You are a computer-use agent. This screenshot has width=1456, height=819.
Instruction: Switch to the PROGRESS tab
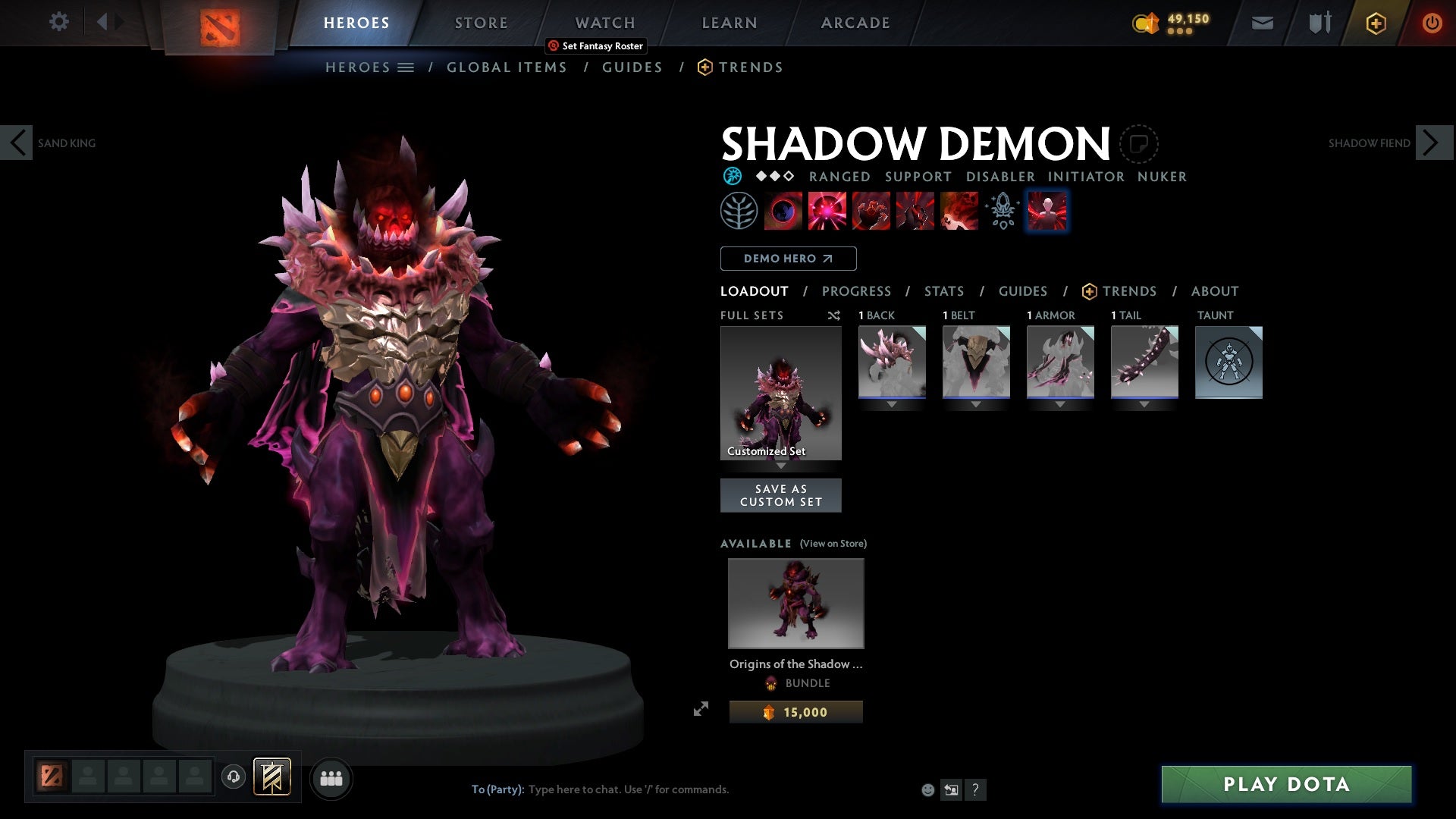tap(857, 291)
